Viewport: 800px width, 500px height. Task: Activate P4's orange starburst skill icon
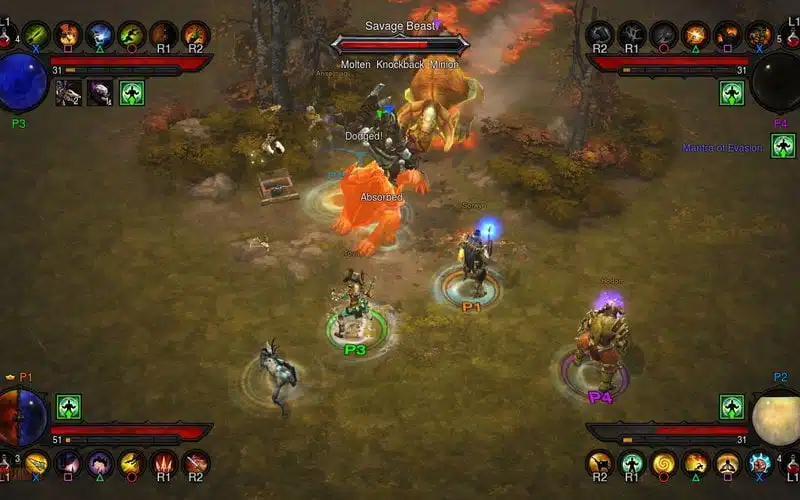point(695,36)
